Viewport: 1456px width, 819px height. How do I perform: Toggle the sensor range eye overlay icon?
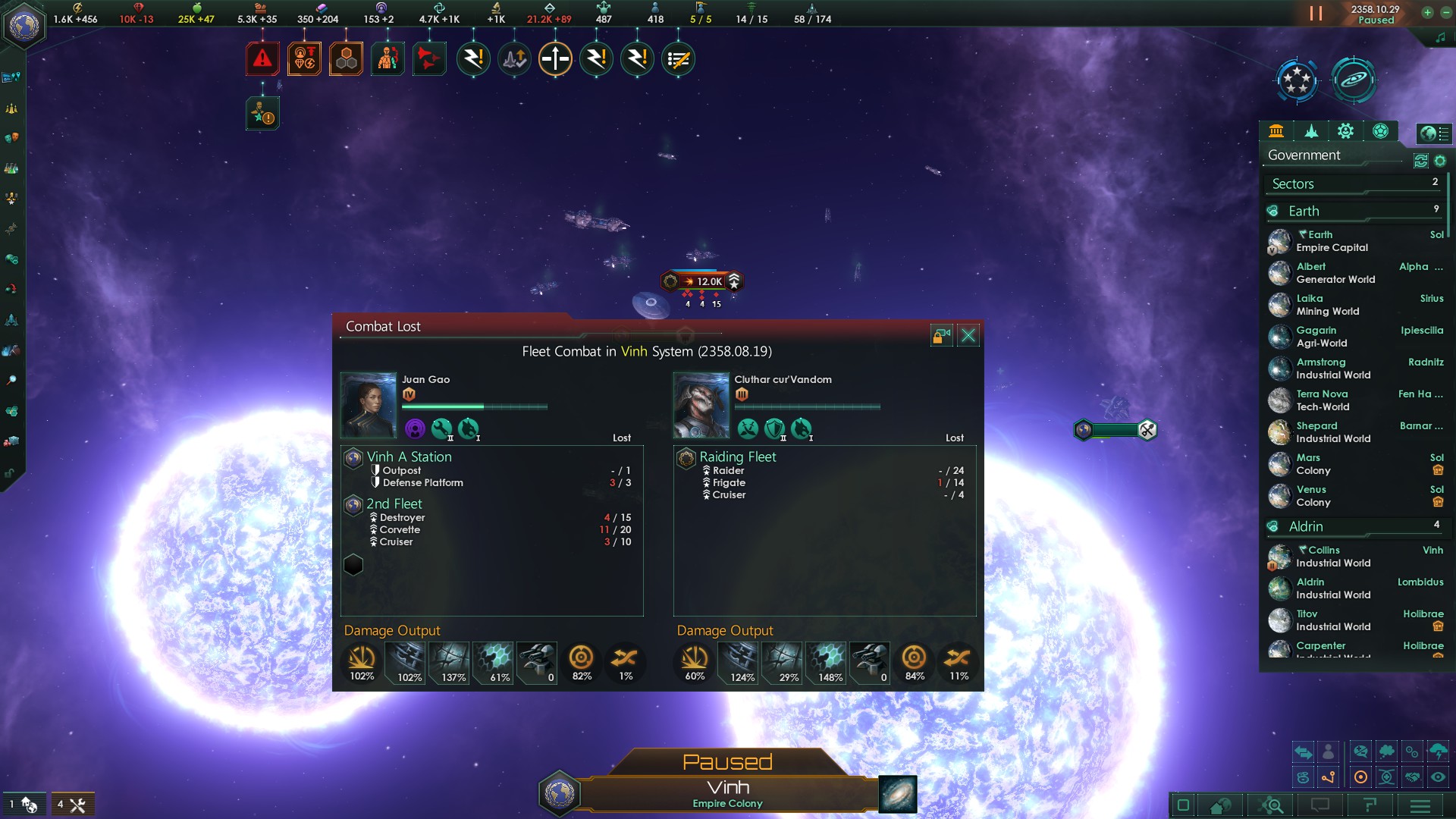point(1438,777)
